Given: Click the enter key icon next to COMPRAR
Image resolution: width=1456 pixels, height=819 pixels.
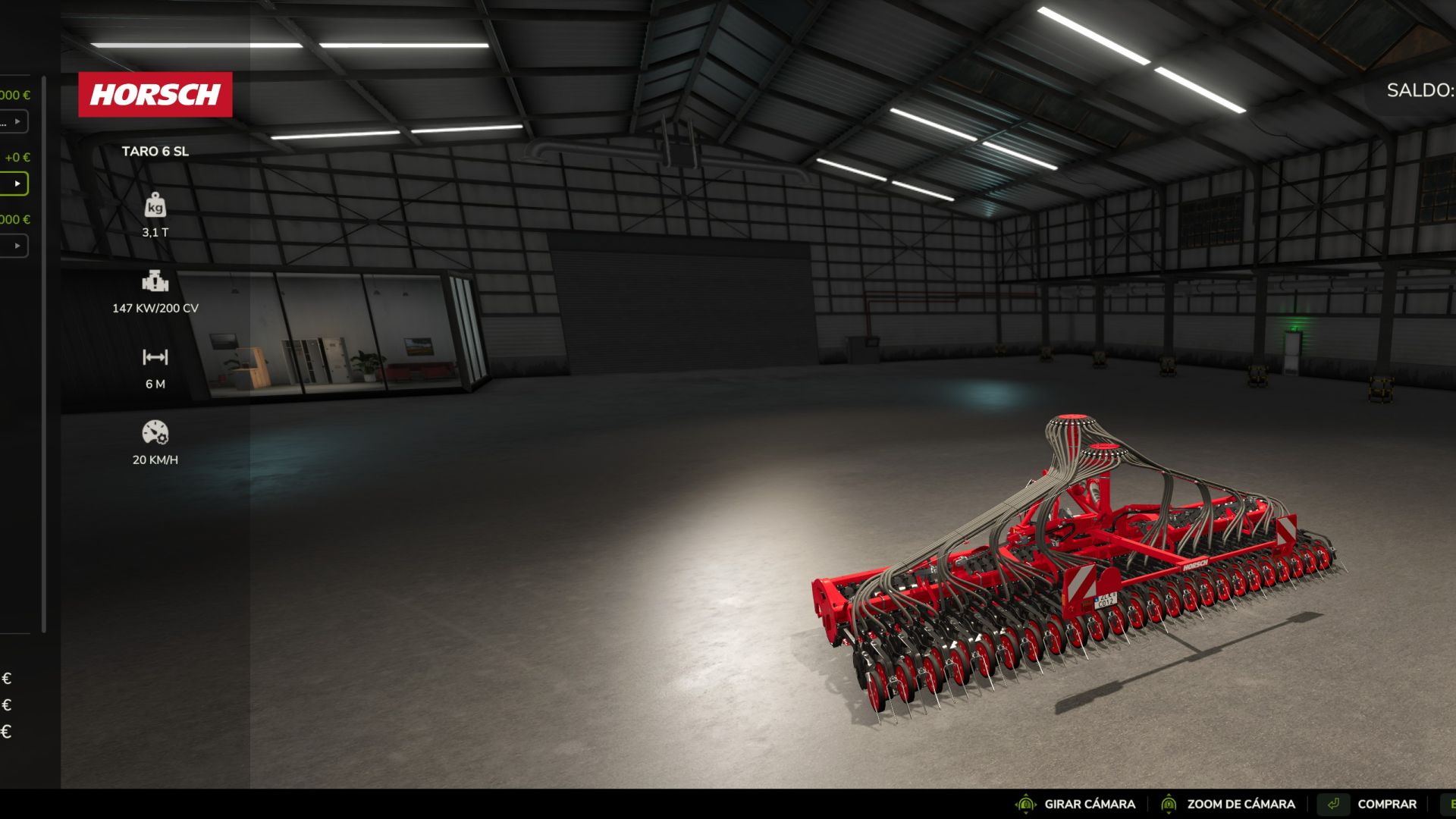Looking at the screenshot, I should pyautogui.click(x=1335, y=803).
